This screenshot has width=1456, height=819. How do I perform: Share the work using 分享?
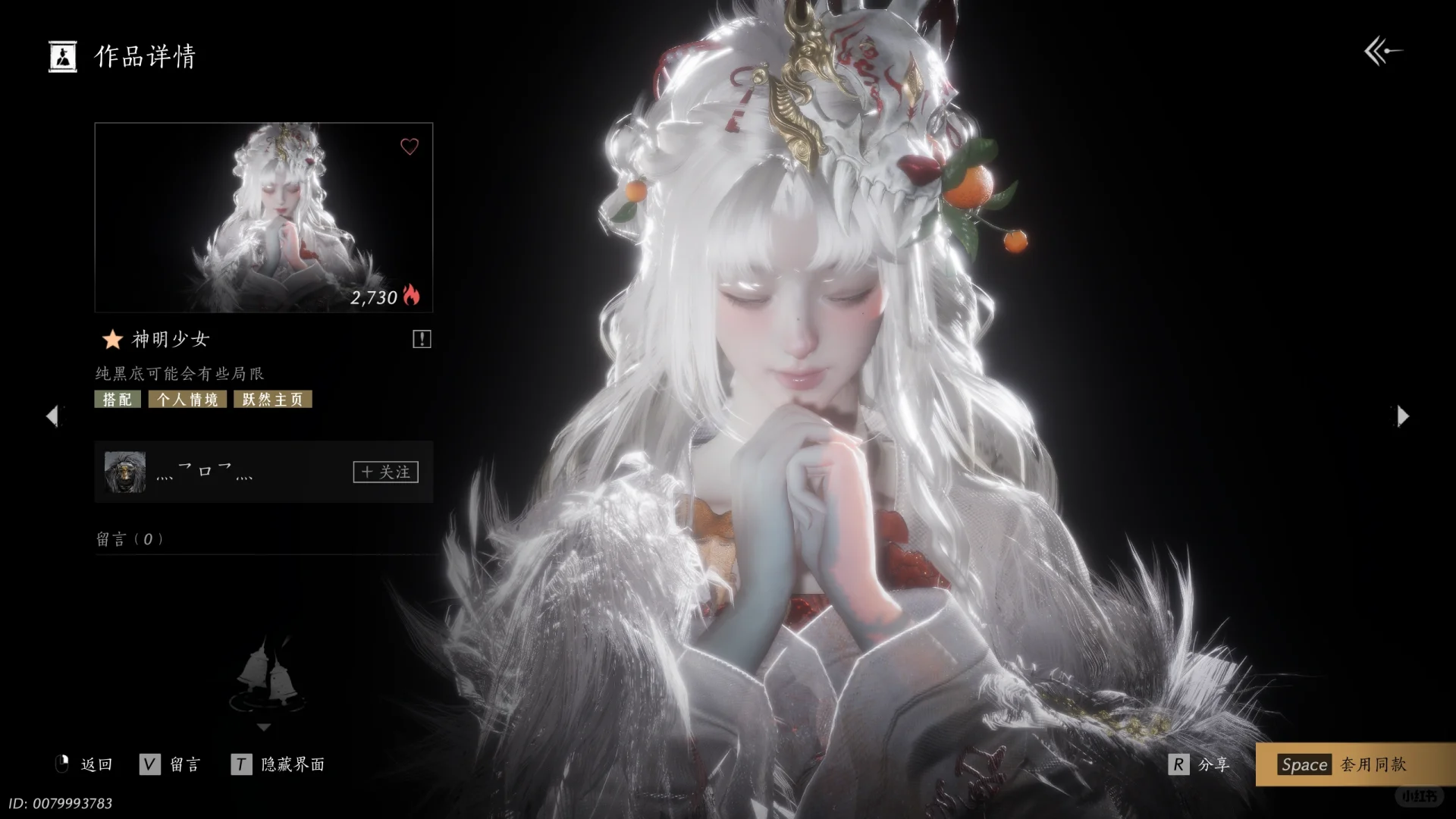pyautogui.click(x=1200, y=764)
